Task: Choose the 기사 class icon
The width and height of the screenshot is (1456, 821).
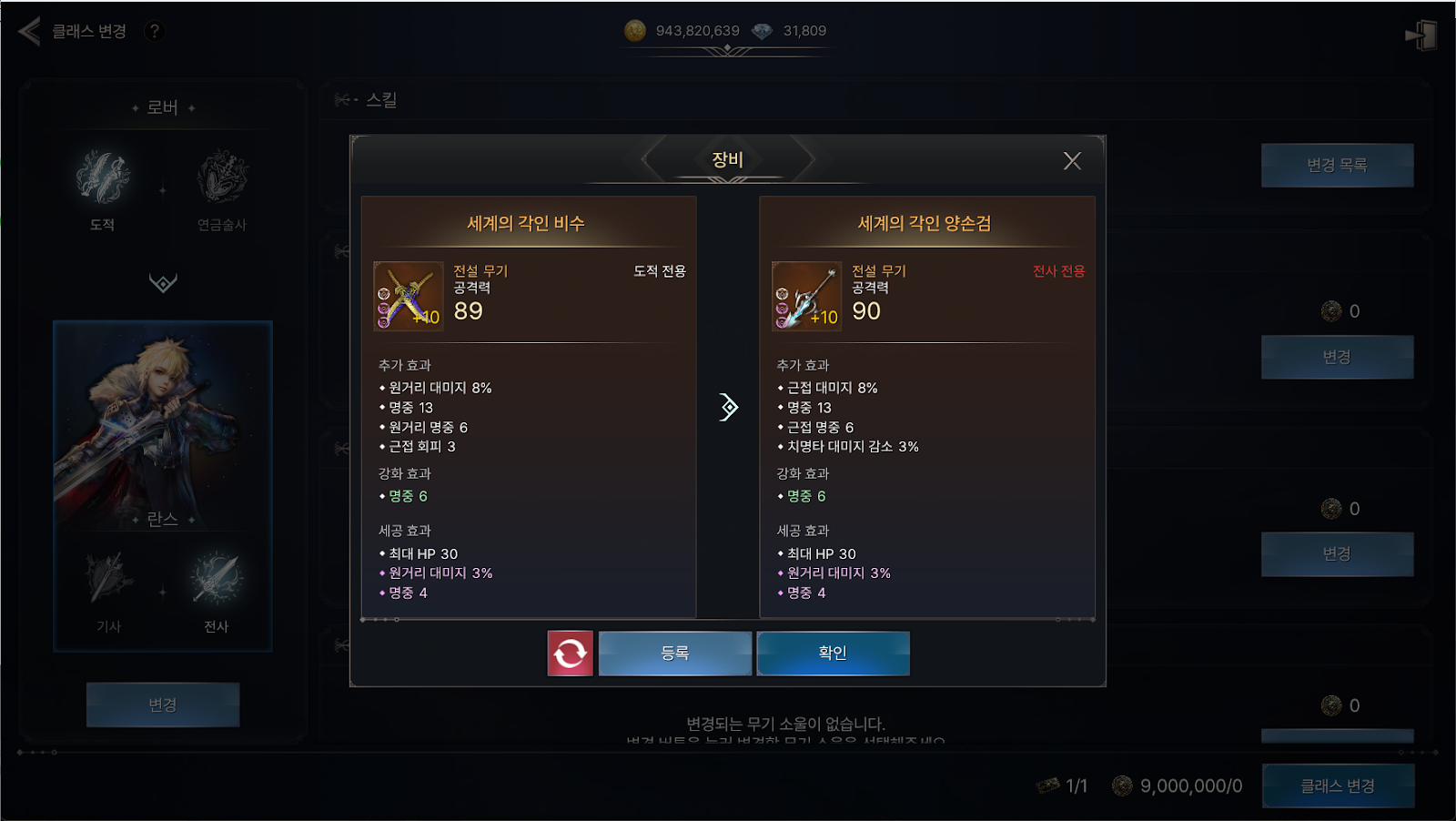Action: (109, 579)
